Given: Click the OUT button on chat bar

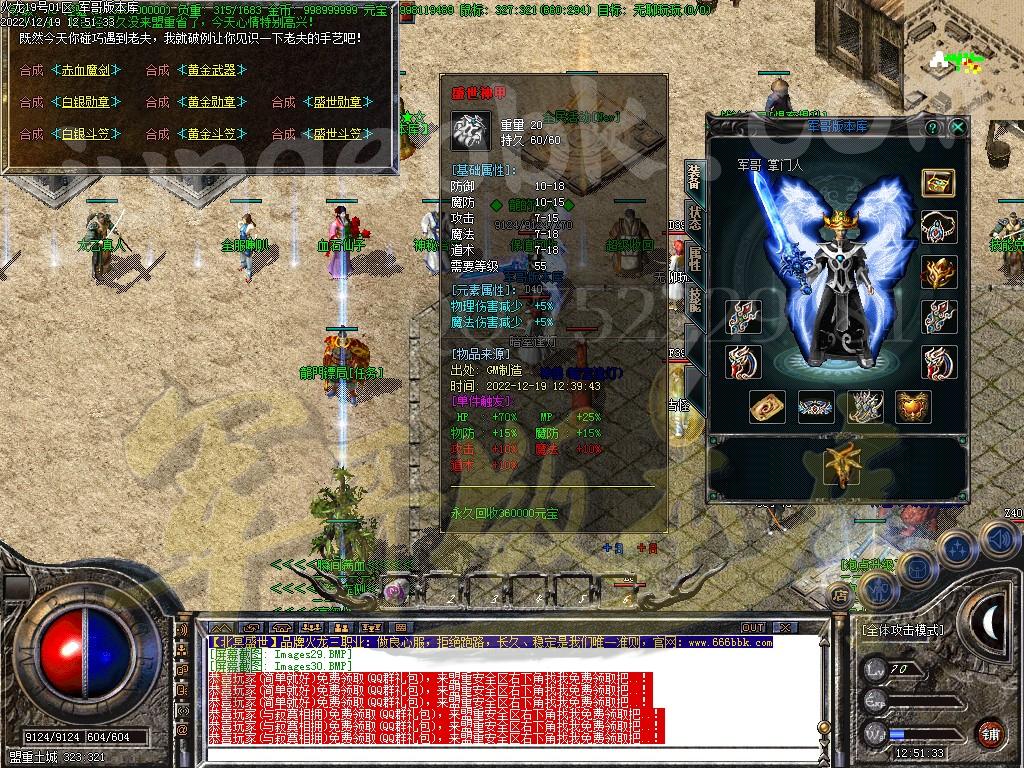Looking at the screenshot, I should tap(753, 628).
